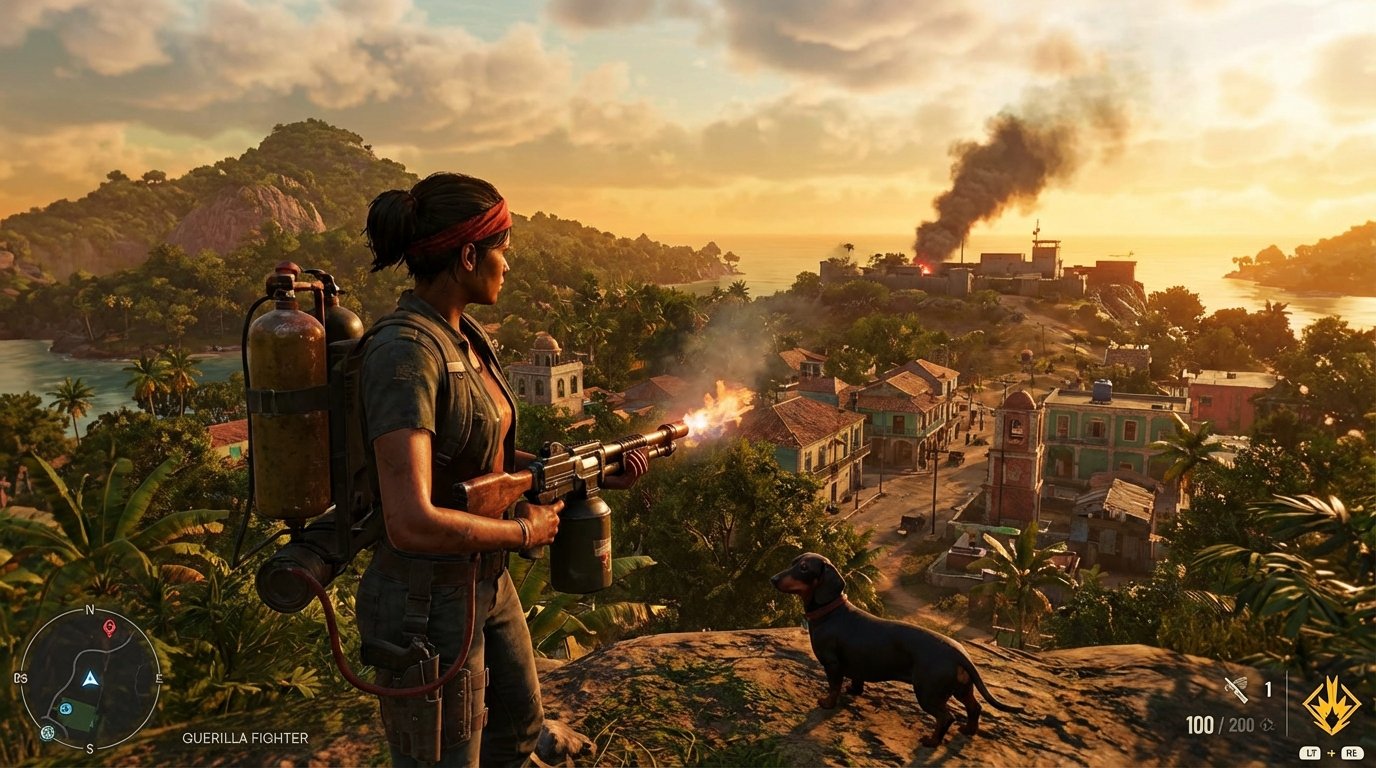Click the divider line beside the faction emblem

(x=1287, y=703)
